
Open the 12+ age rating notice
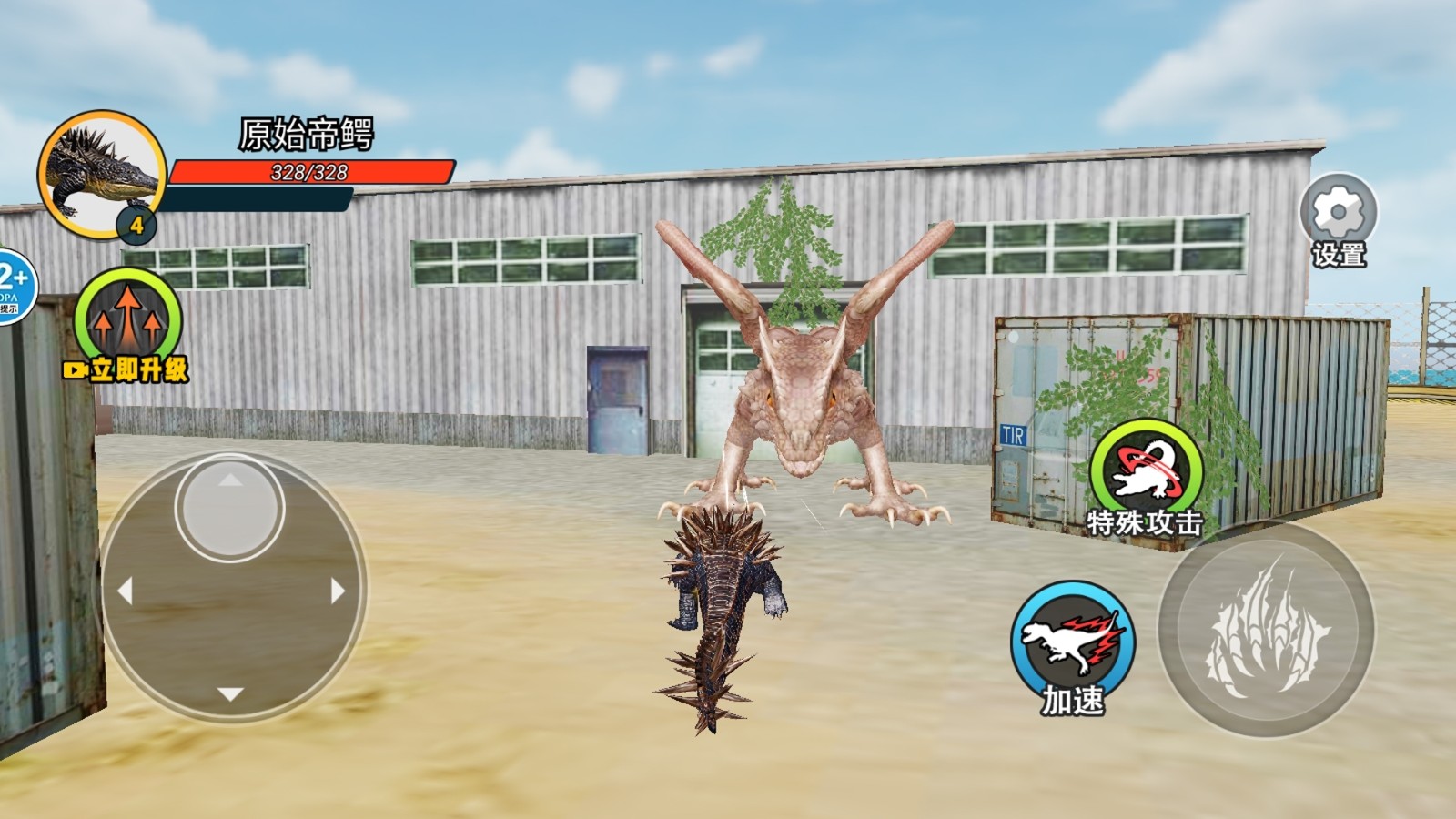[x=15, y=284]
